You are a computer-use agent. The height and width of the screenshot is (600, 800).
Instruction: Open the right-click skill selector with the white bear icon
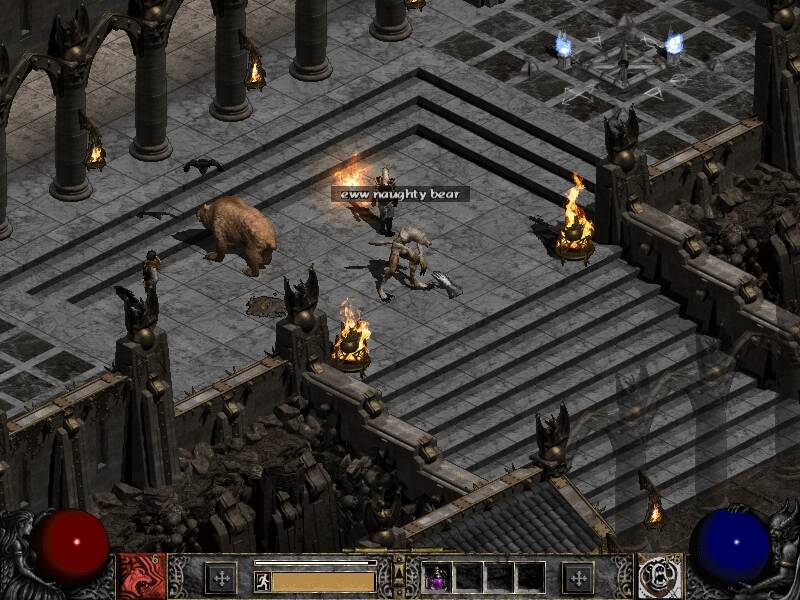[x=660, y=577]
